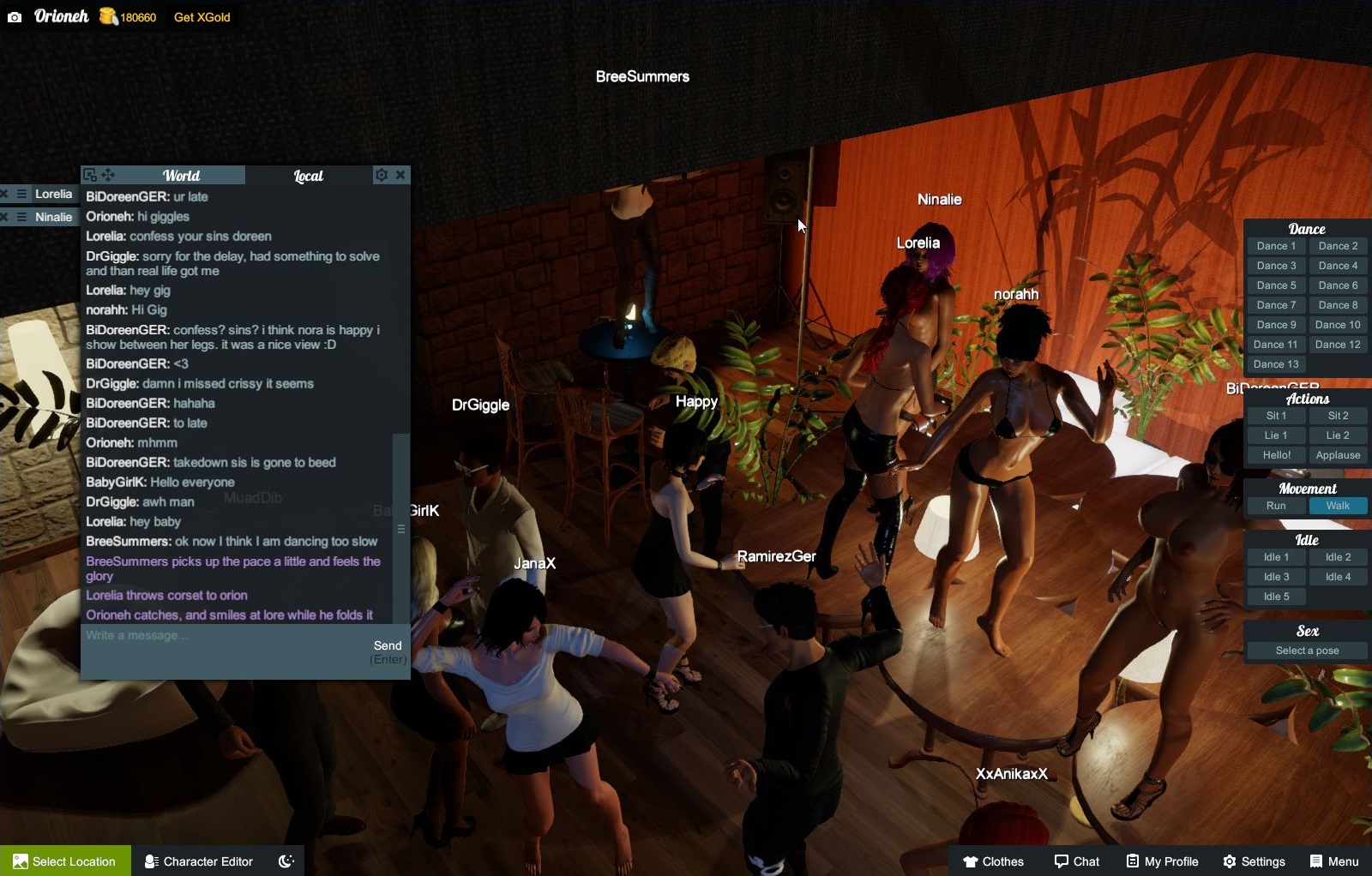Click the Send button in the chat
This screenshot has height=876, width=1372.
pyautogui.click(x=388, y=645)
